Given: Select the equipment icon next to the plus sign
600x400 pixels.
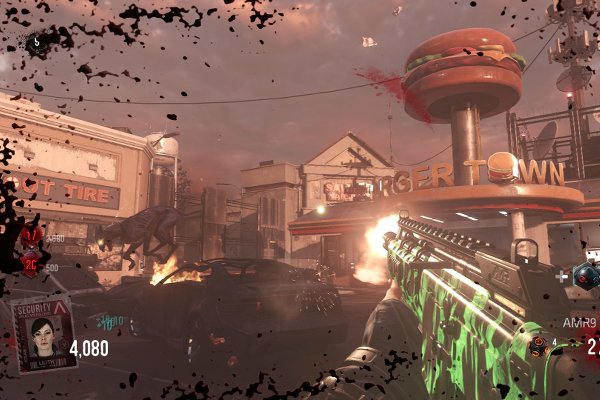Looking at the screenshot, I should [x=583, y=276].
